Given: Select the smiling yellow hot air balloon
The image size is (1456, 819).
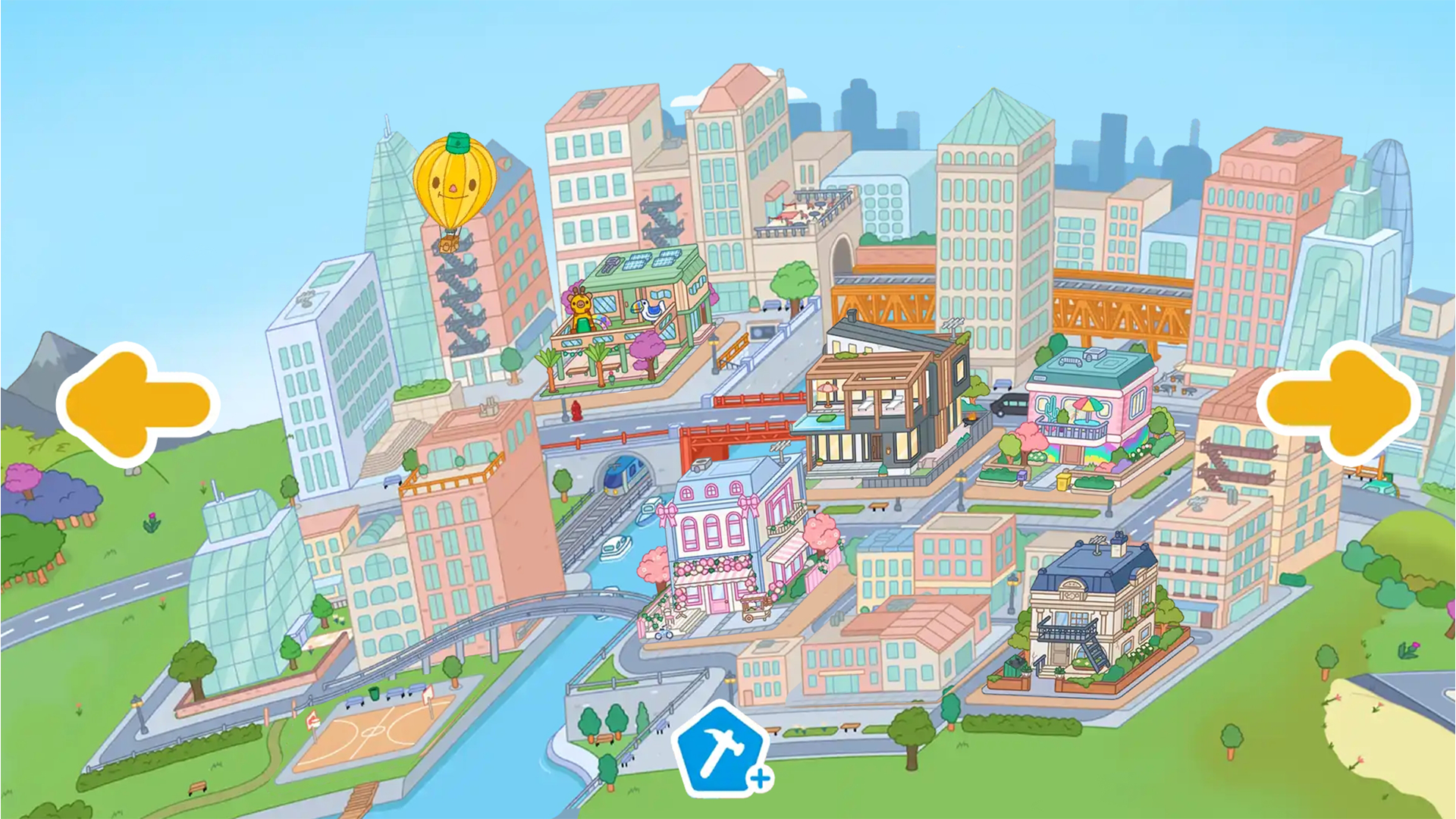Looking at the screenshot, I should pyautogui.click(x=455, y=182).
